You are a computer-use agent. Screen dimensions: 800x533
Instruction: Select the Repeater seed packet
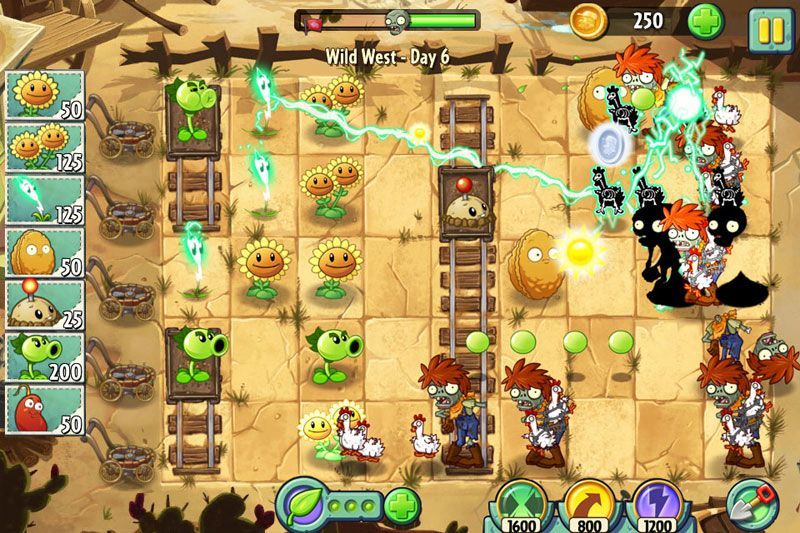coord(45,357)
